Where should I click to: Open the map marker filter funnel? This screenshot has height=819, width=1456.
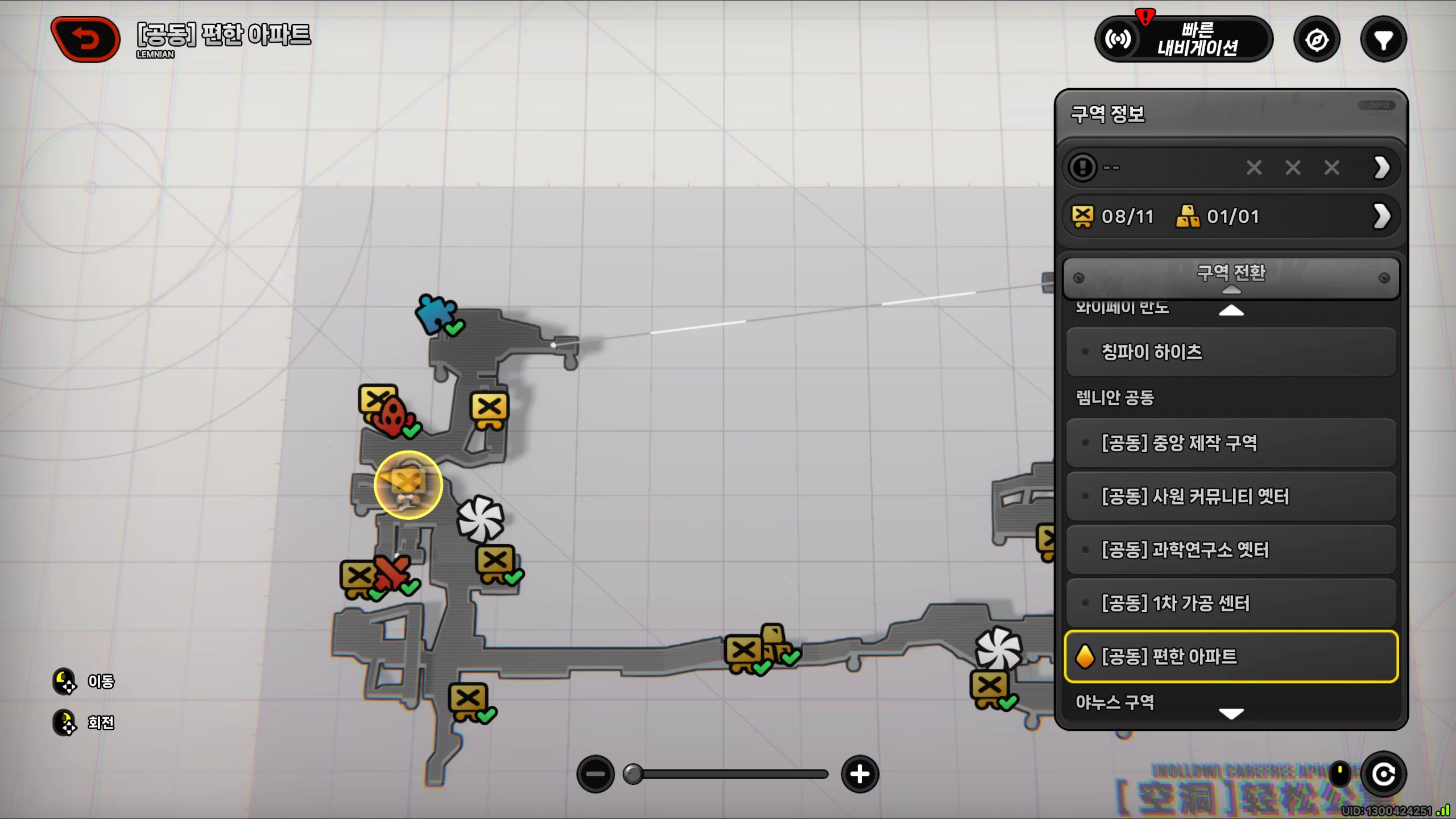[x=1383, y=40]
